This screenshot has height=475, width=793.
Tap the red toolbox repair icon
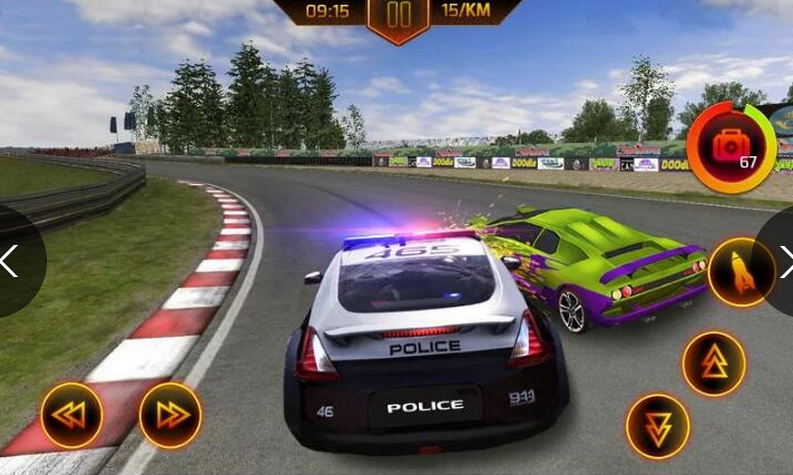pyautogui.click(x=732, y=146)
